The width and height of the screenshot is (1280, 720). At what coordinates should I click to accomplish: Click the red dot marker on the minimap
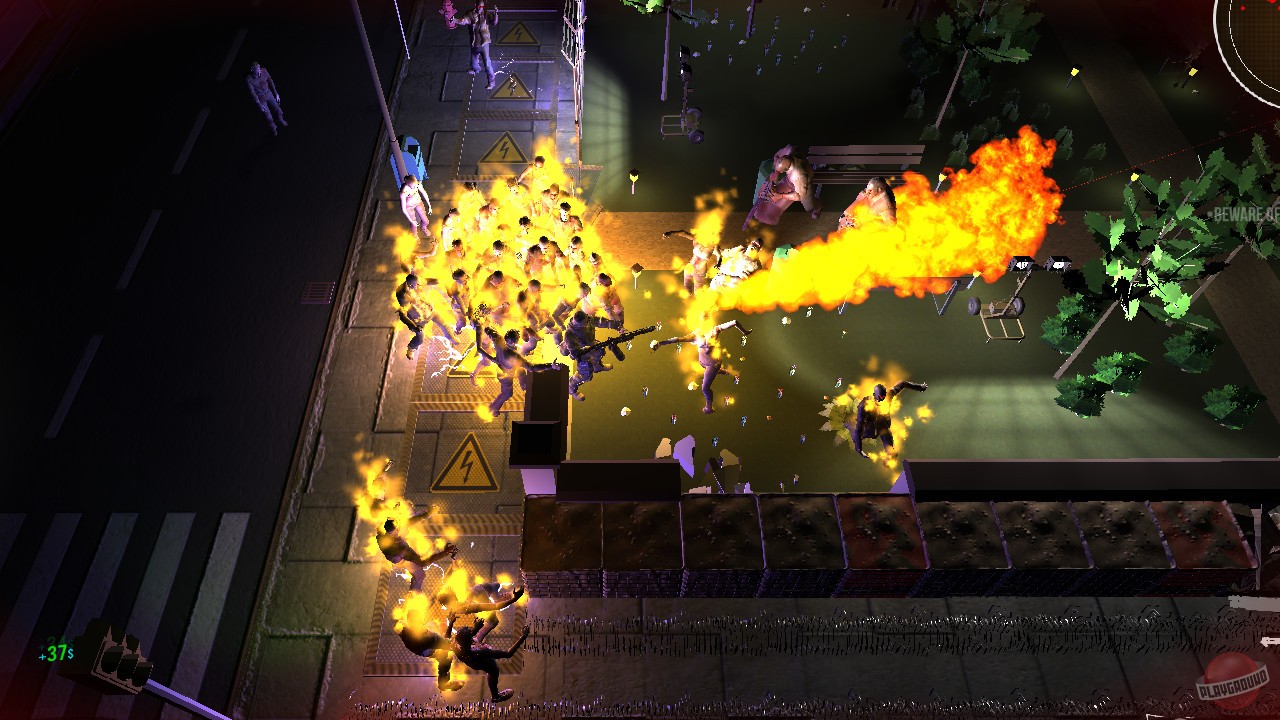[x=1242, y=8]
